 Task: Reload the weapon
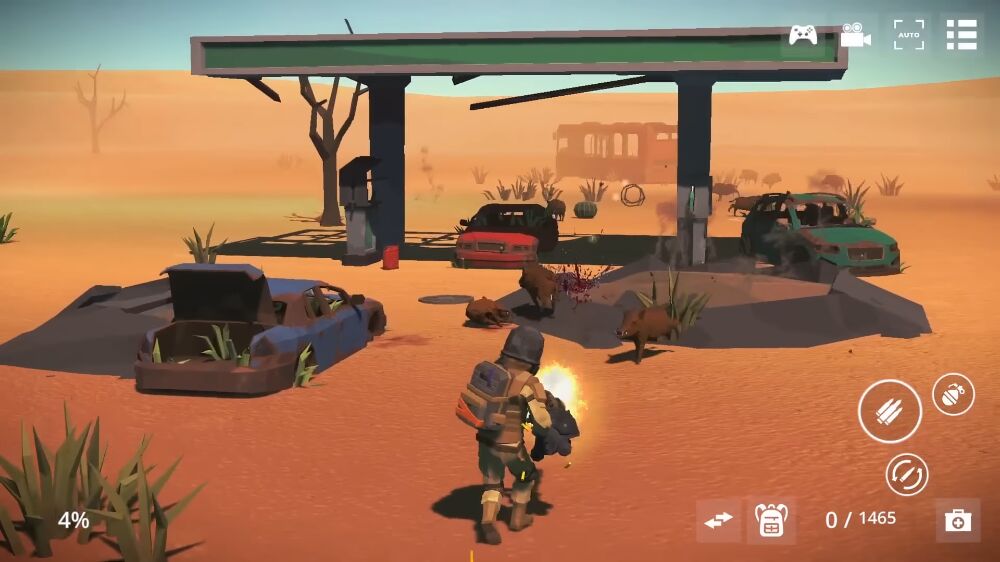(x=907, y=474)
